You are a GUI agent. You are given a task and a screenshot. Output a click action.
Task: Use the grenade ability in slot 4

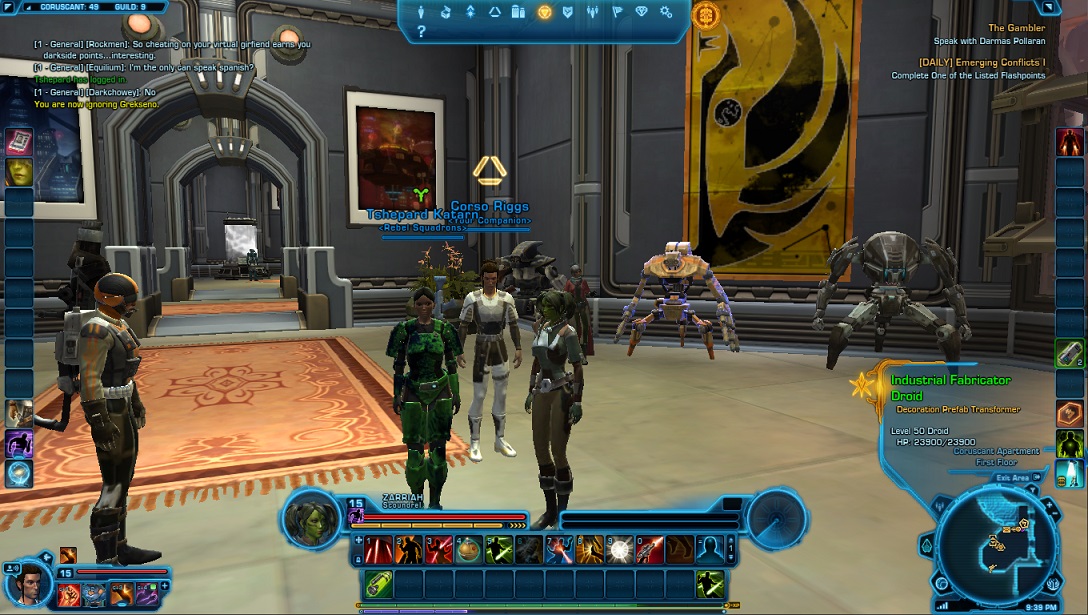(471, 549)
